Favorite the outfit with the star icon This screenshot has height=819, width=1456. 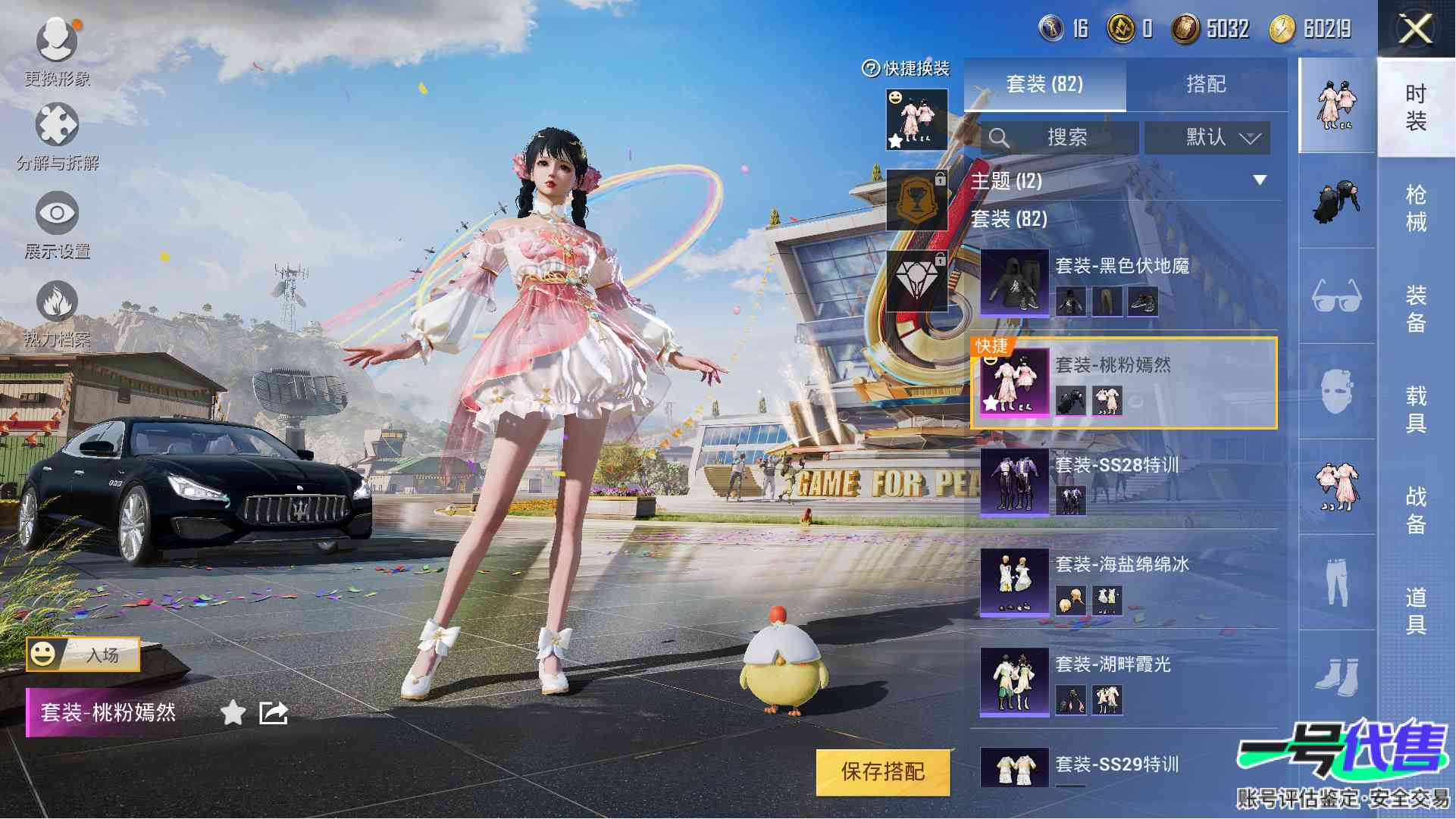233,713
